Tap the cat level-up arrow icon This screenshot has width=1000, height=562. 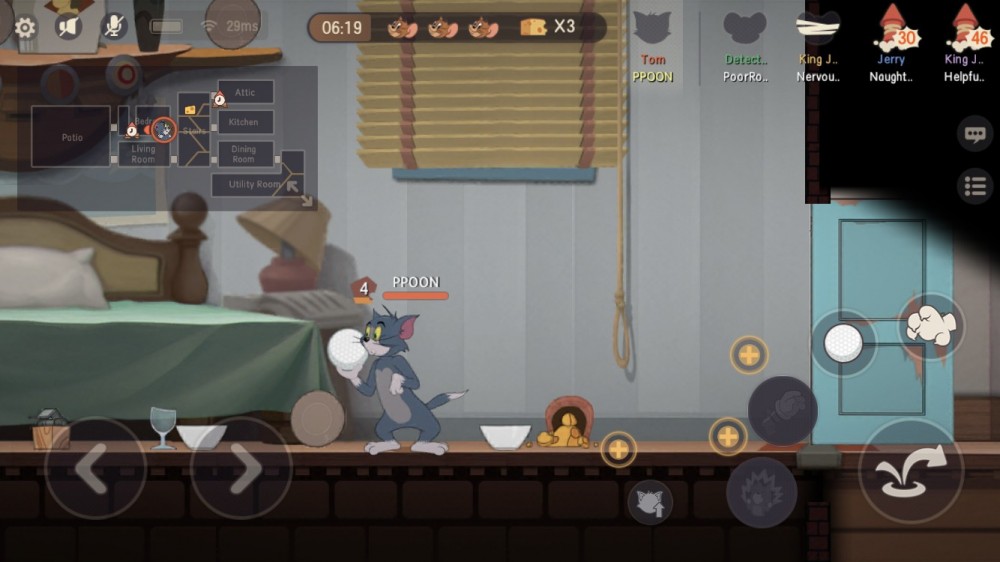pos(649,501)
